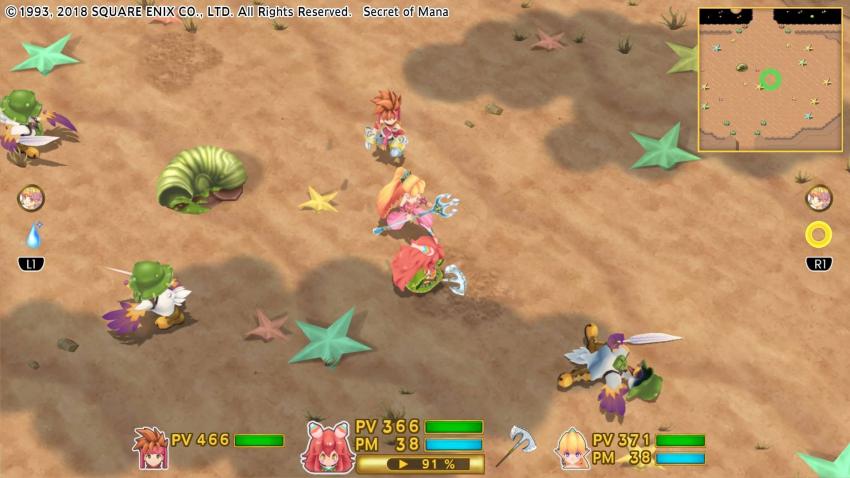Select the spiky-haired boy's party portrait

click(150, 447)
